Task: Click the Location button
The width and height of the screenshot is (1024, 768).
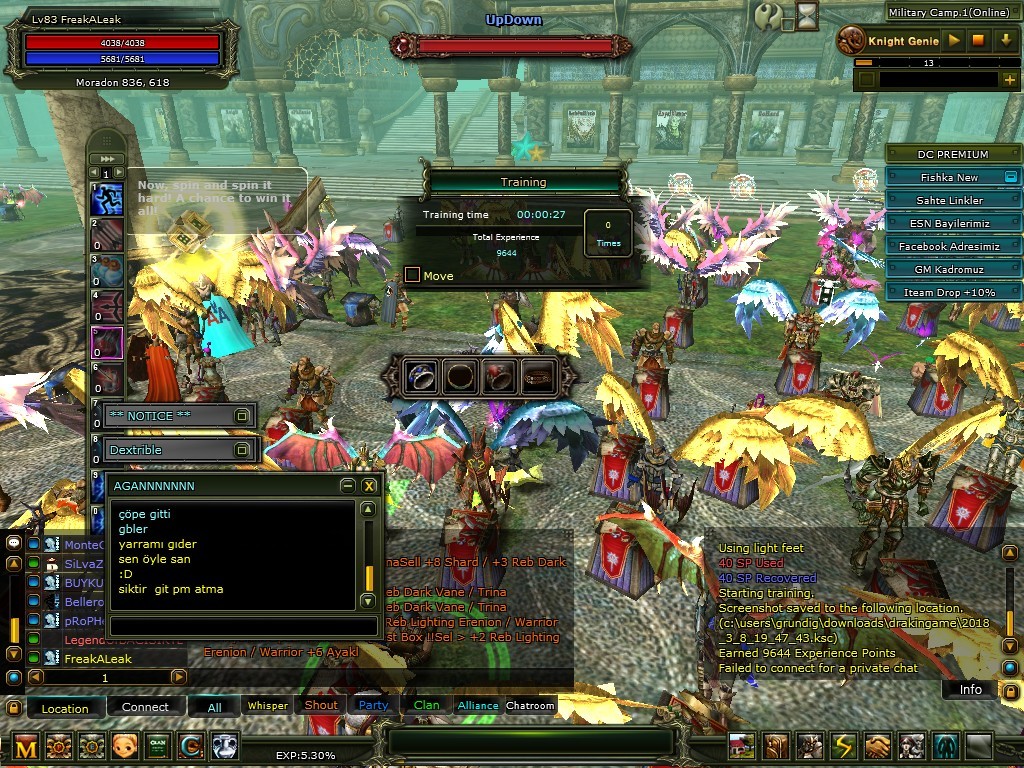Action: tap(65, 708)
